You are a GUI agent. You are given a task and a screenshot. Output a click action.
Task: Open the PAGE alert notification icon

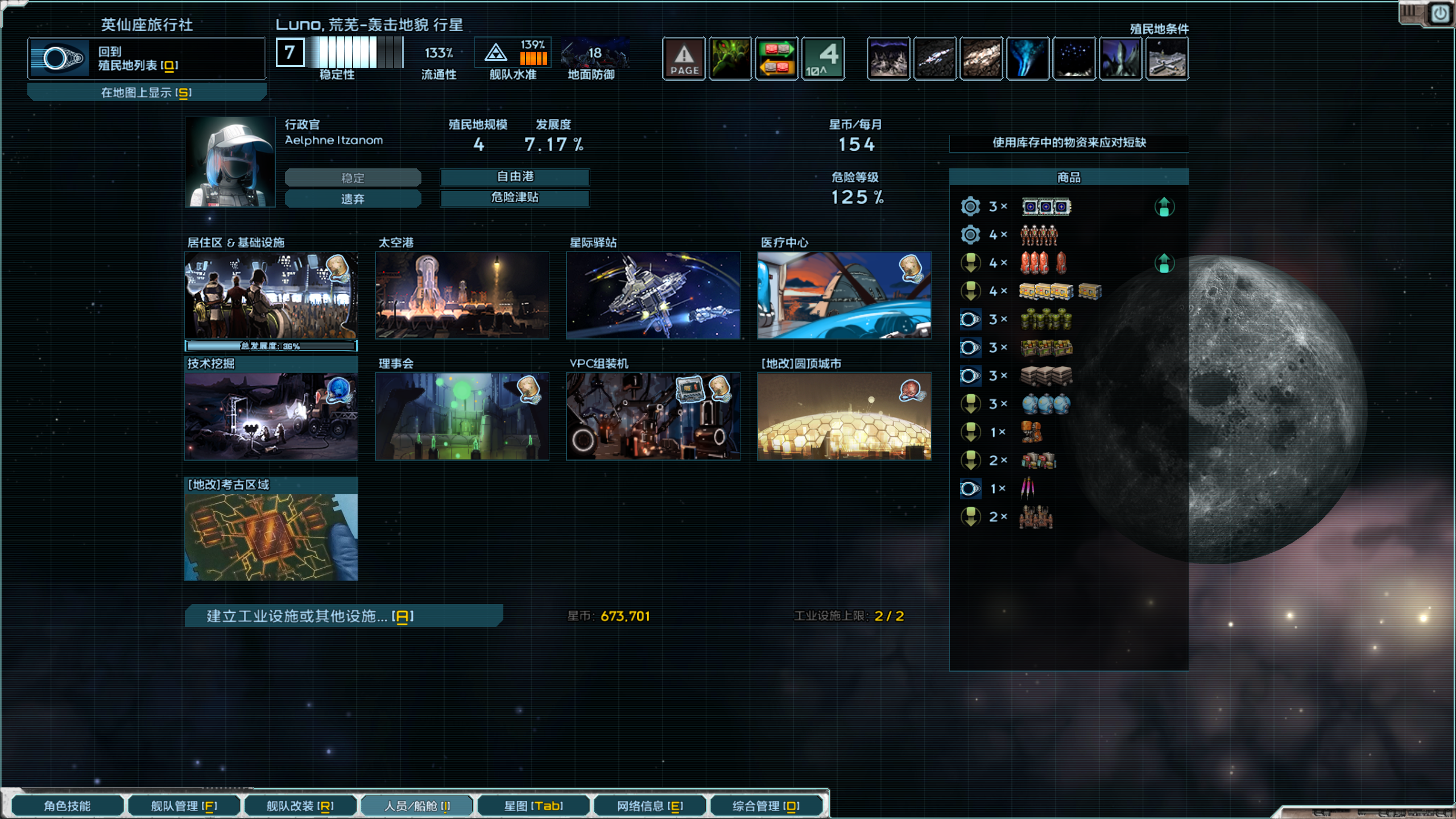point(684,58)
